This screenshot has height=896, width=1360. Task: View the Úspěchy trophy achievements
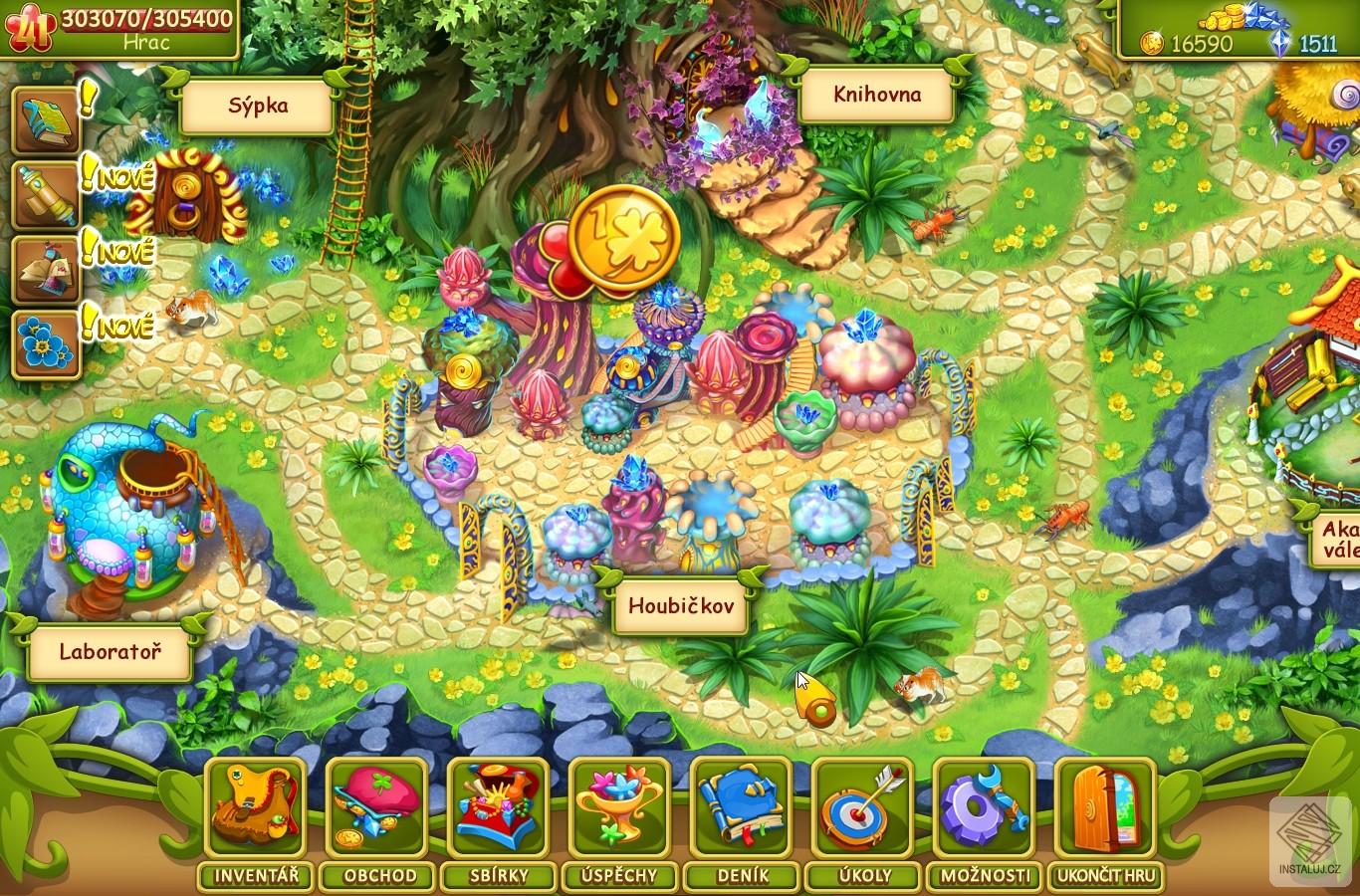pyautogui.click(x=619, y=806)
